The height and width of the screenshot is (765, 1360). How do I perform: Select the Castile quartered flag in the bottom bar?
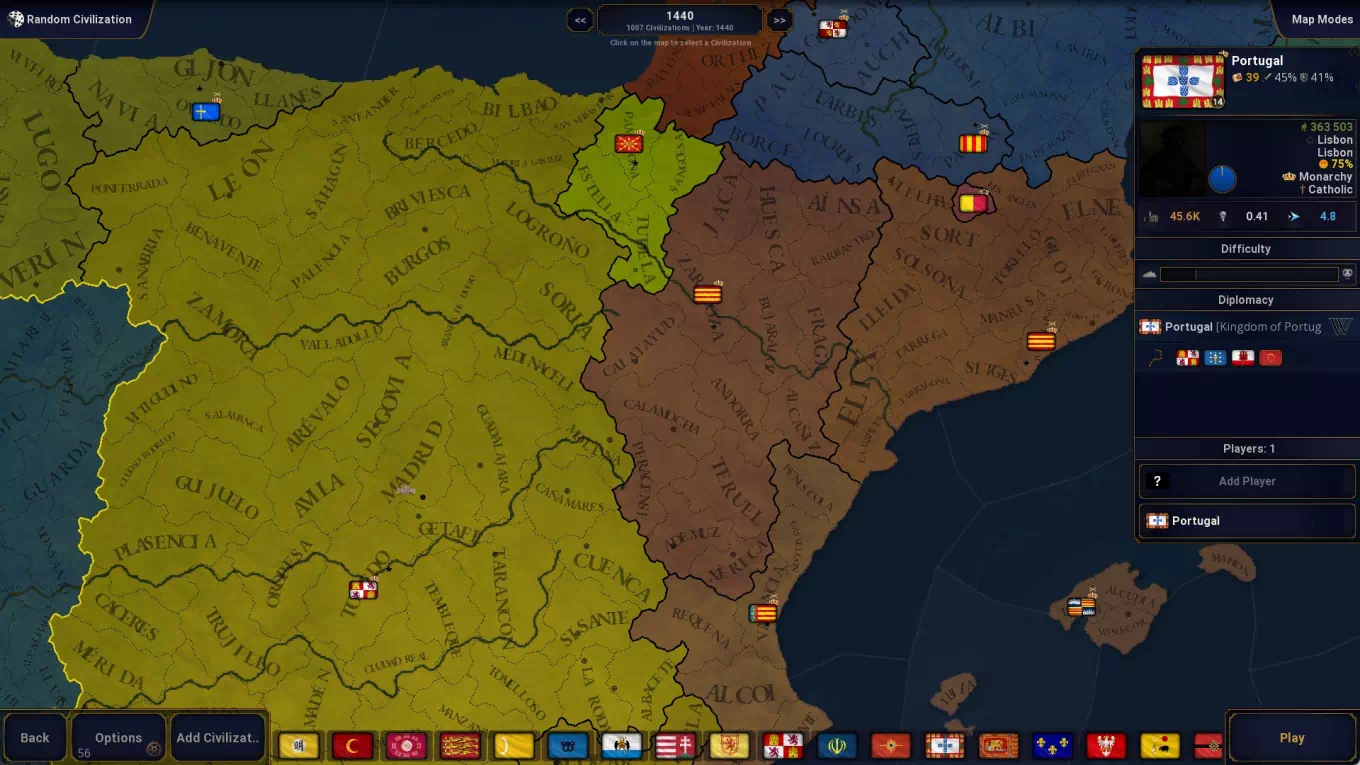tap(783, 746)
